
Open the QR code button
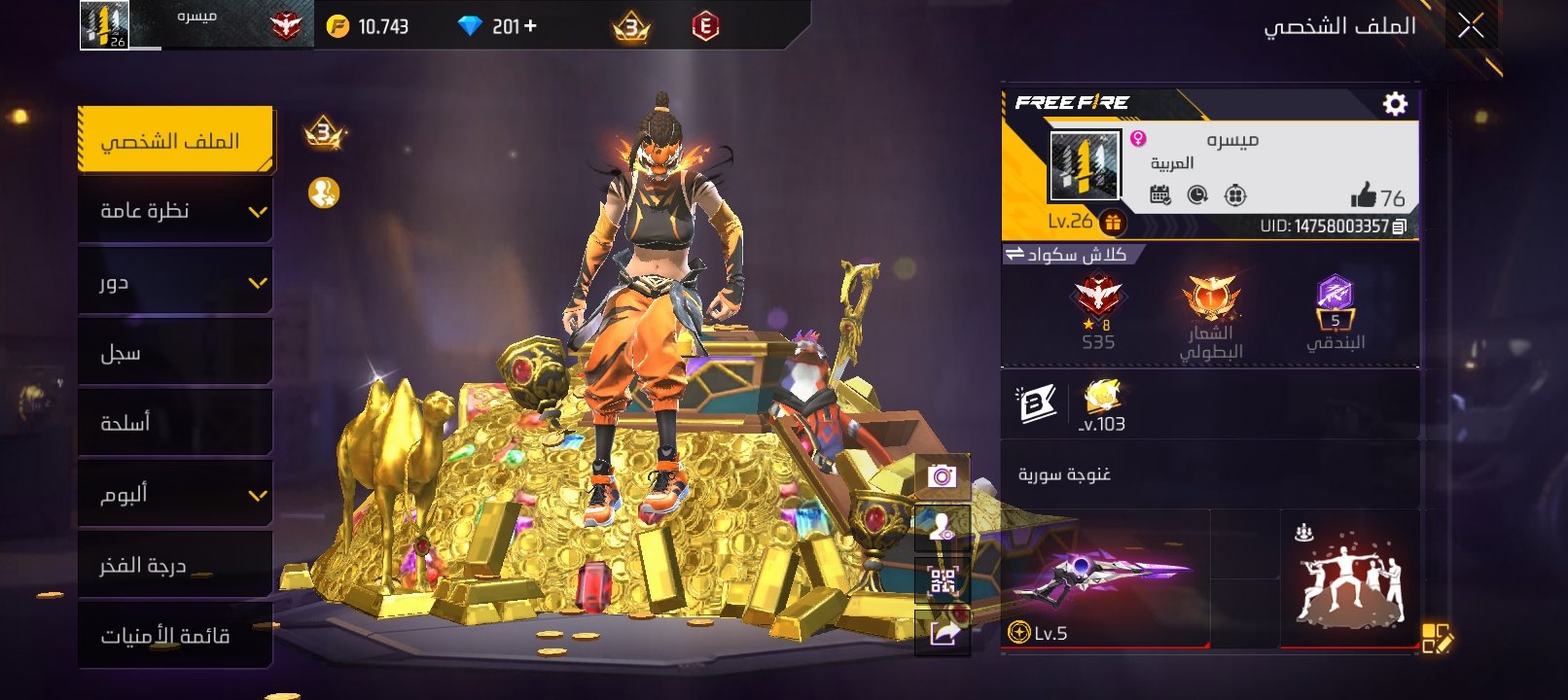[943, 581]
